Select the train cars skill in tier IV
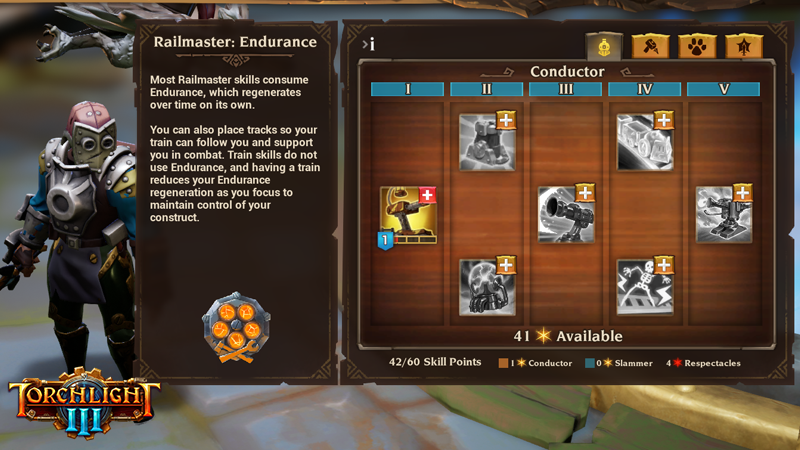Screen dimensions: 800x450 coord(644,143)
